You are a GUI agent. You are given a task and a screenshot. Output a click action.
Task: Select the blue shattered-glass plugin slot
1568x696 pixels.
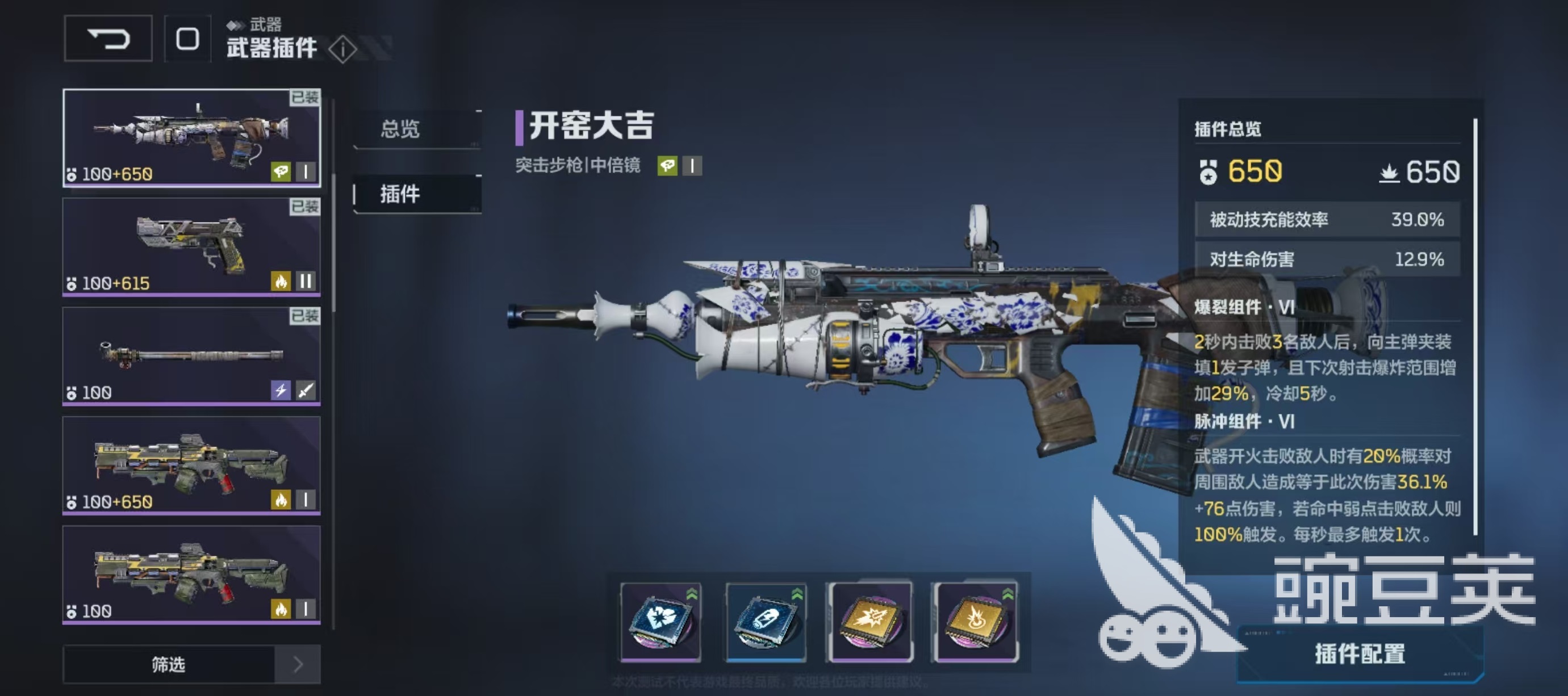click(x=660, y=621)
